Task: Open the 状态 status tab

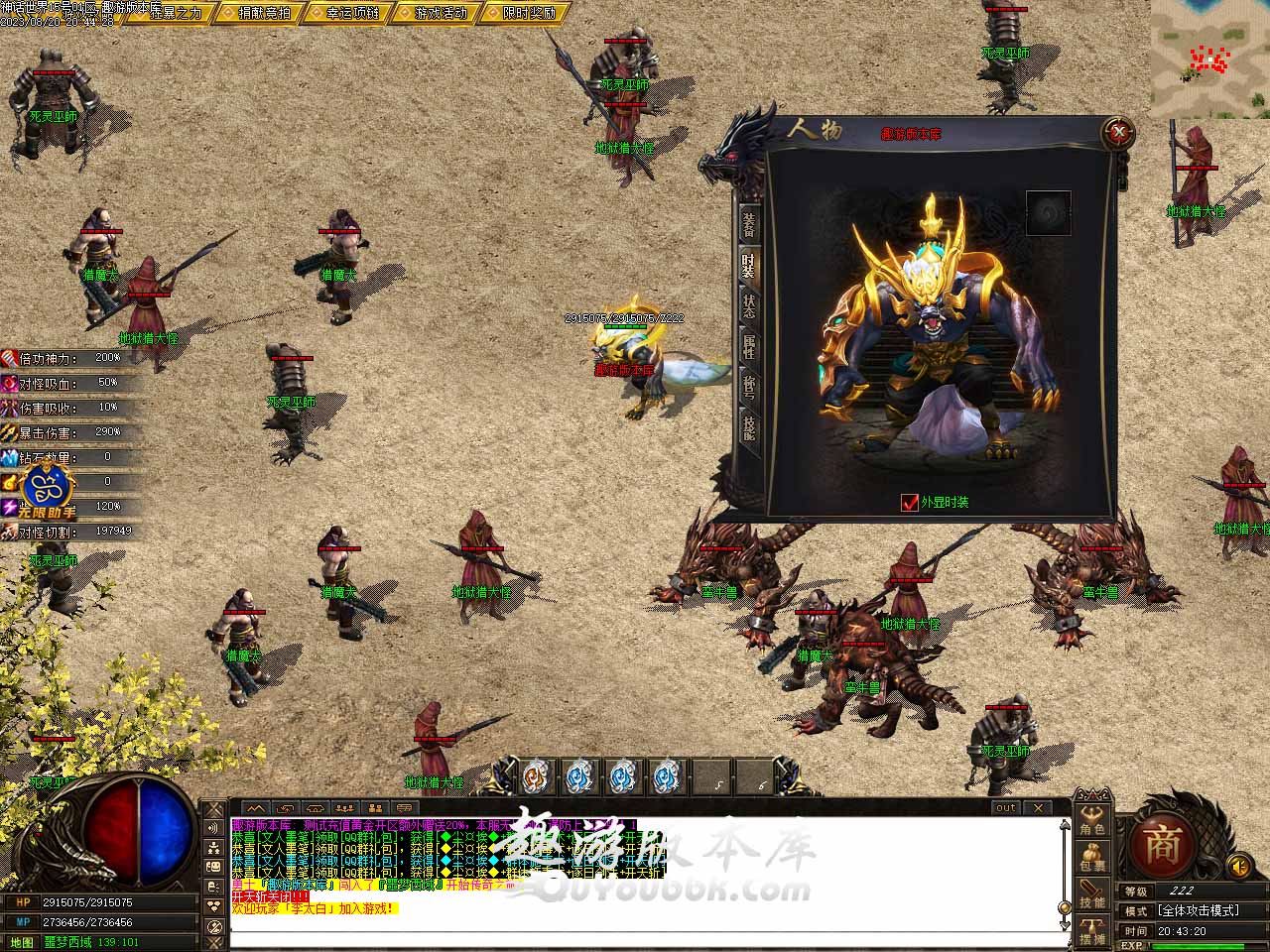Action: pyautogui.click(x=749, y=306)
